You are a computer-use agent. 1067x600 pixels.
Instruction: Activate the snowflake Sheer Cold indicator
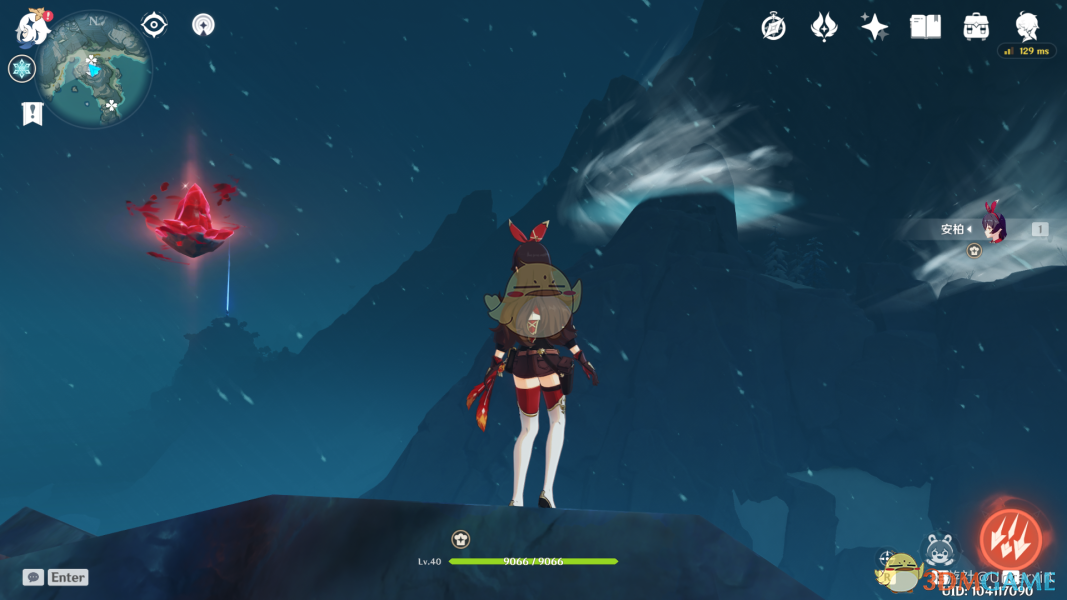point(22,69)
